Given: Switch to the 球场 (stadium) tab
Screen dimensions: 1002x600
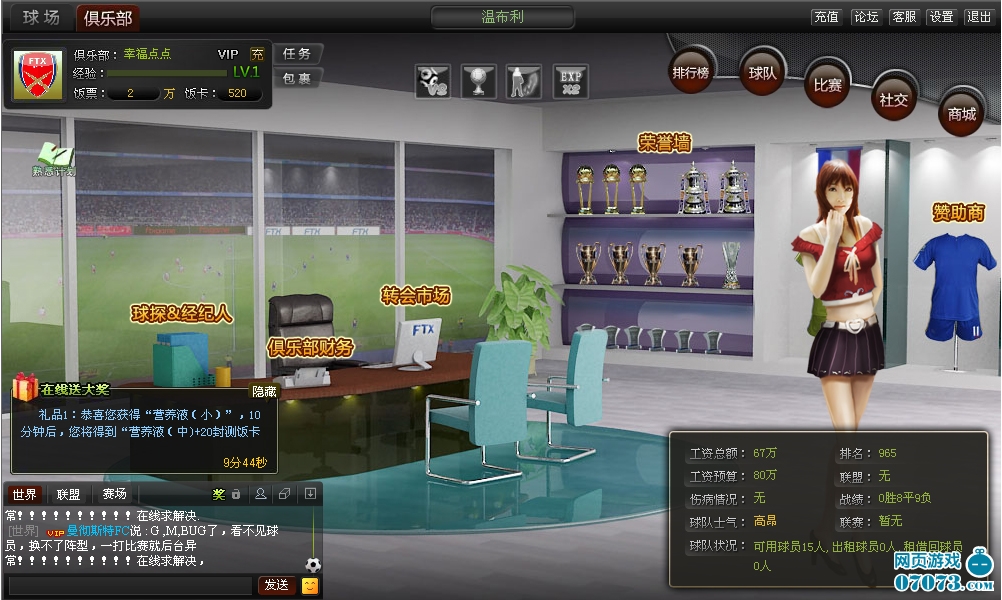Looking at the screenshot, I should point(41,17).
